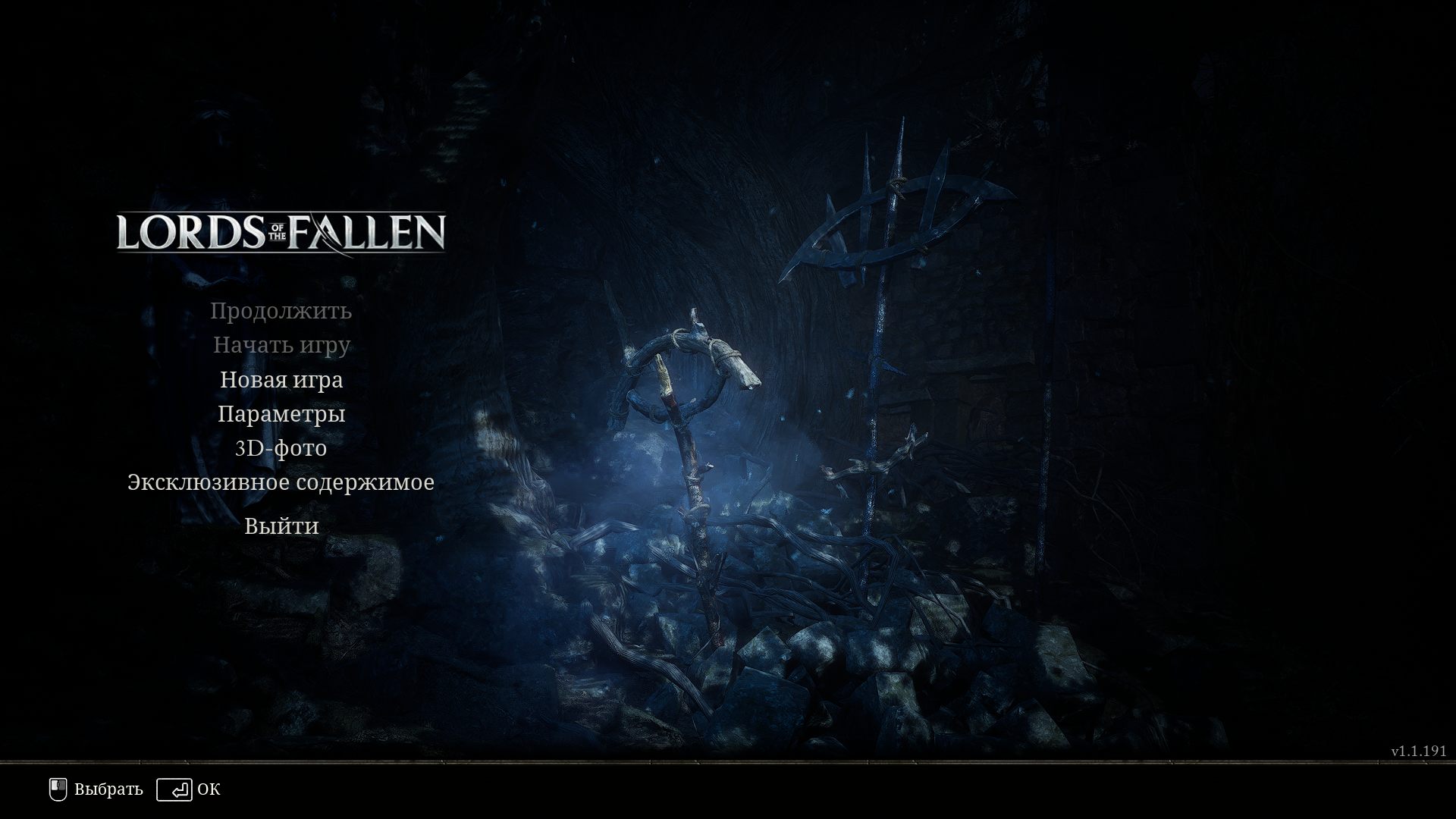Viewport: 1456px width, 819px height.
Task: Open the game options via Параметры
Action: 281,414
